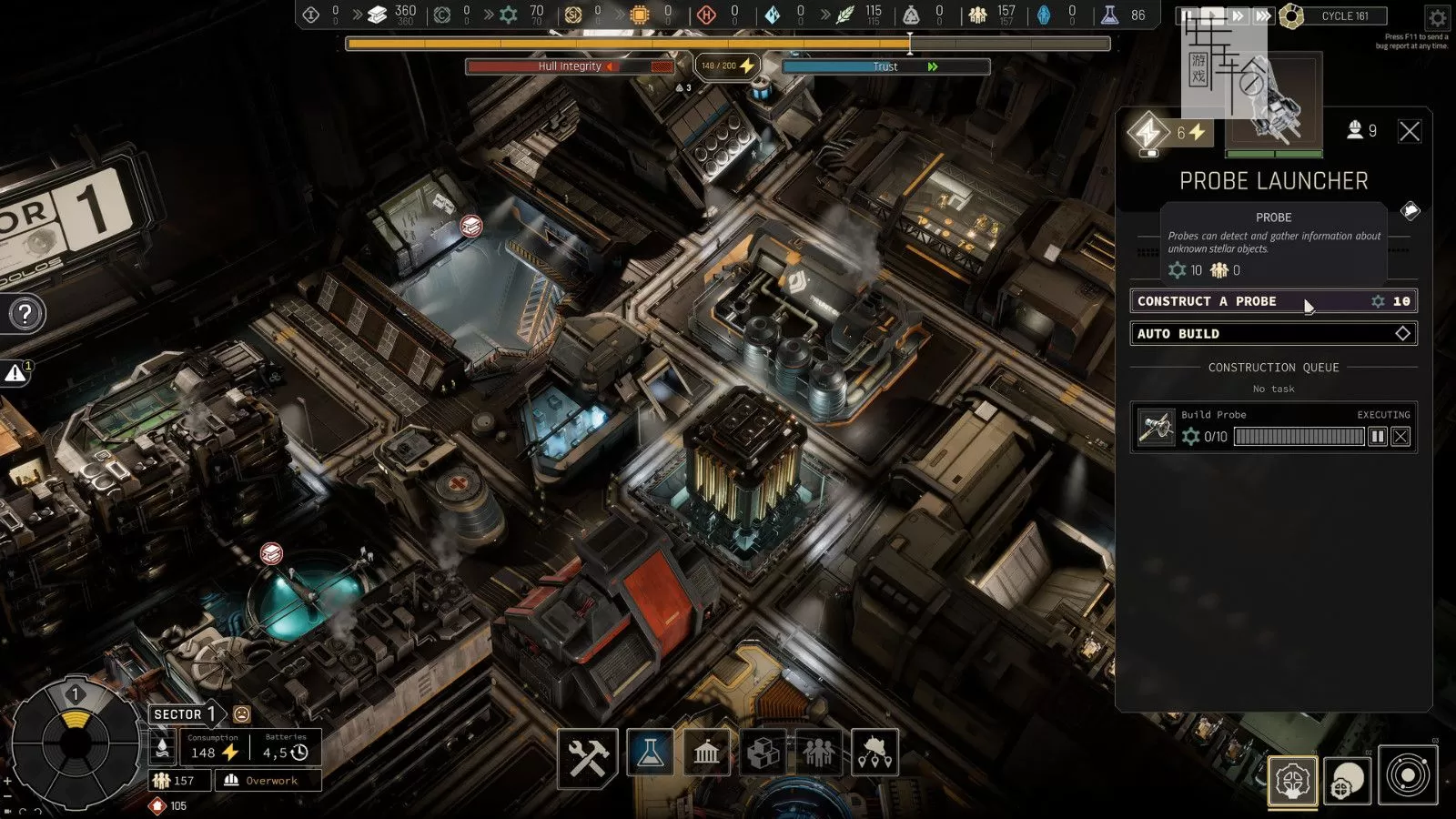Open the settings gear menu
1456x819 pixels.
(1437, 16)
